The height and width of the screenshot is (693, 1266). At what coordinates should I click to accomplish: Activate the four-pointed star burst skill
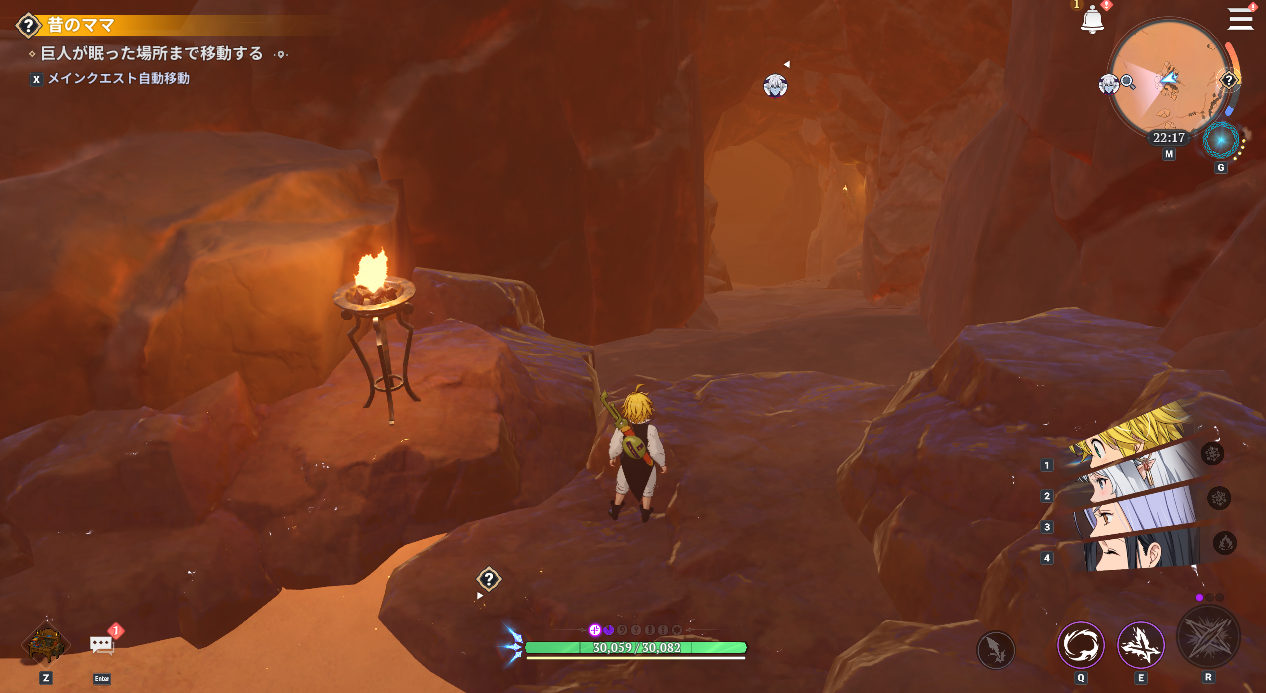(x=1141, y=645)
